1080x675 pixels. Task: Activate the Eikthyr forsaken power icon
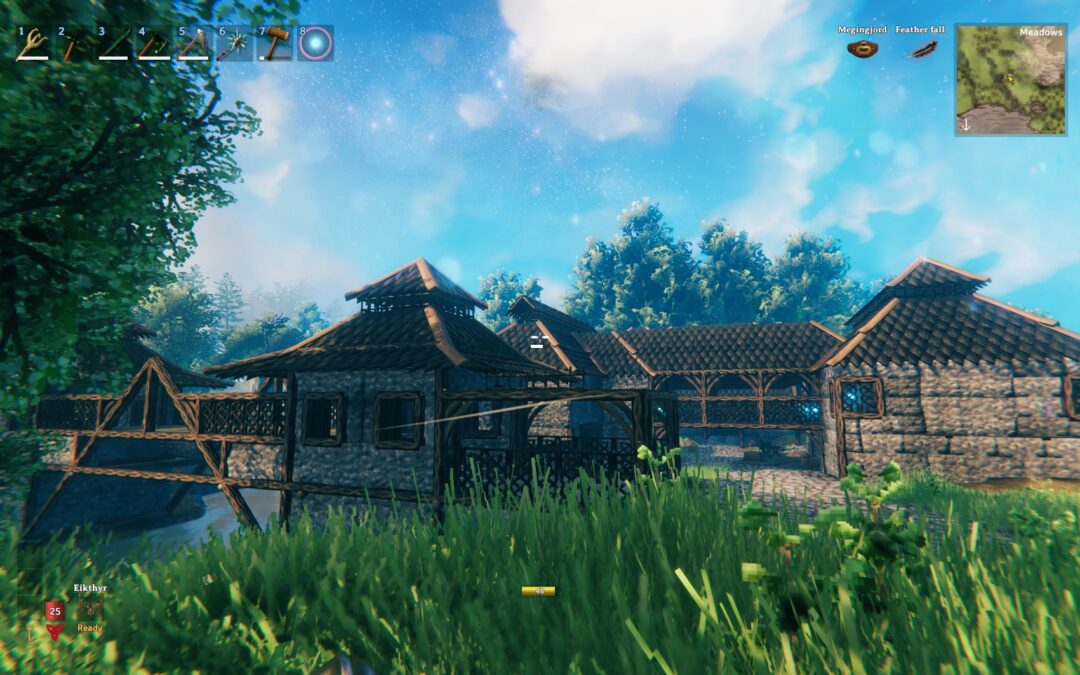(x=90, y=609)
